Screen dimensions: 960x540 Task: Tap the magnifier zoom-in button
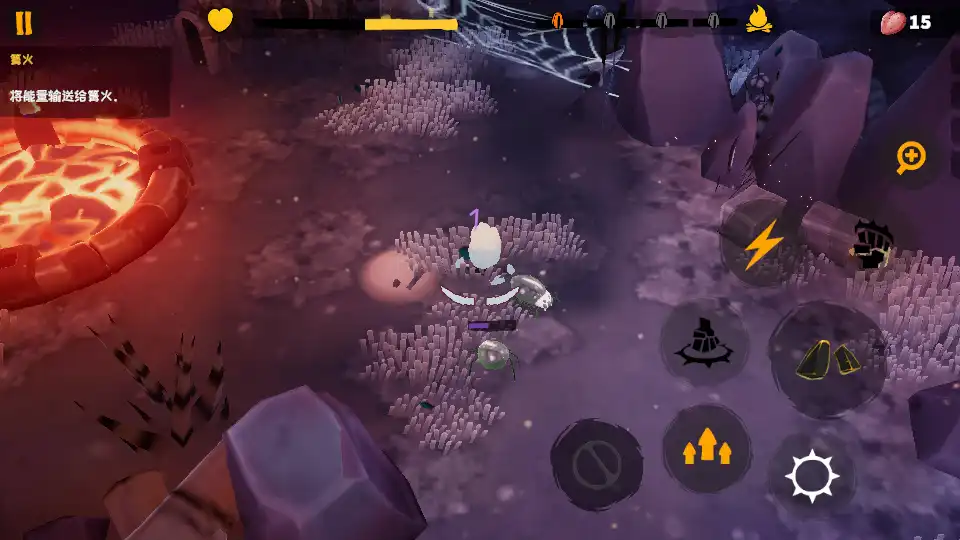(911, 157)
